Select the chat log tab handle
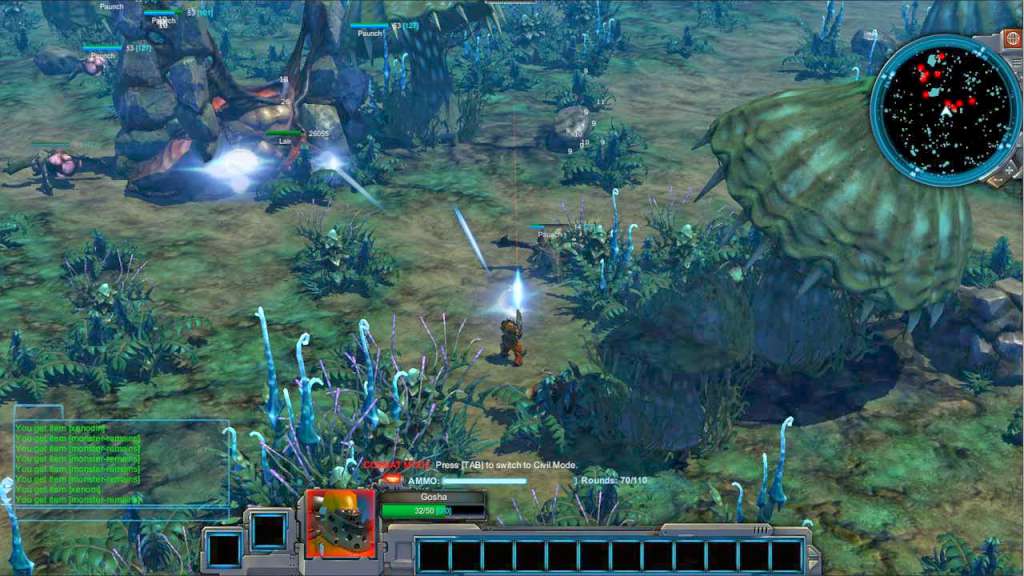1024x576 pixels. click(39, 412)
